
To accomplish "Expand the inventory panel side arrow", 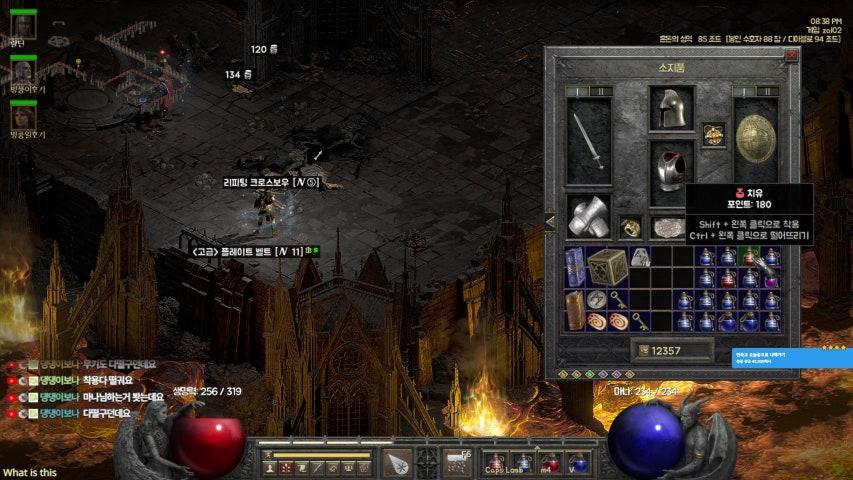I will (549, 220).
